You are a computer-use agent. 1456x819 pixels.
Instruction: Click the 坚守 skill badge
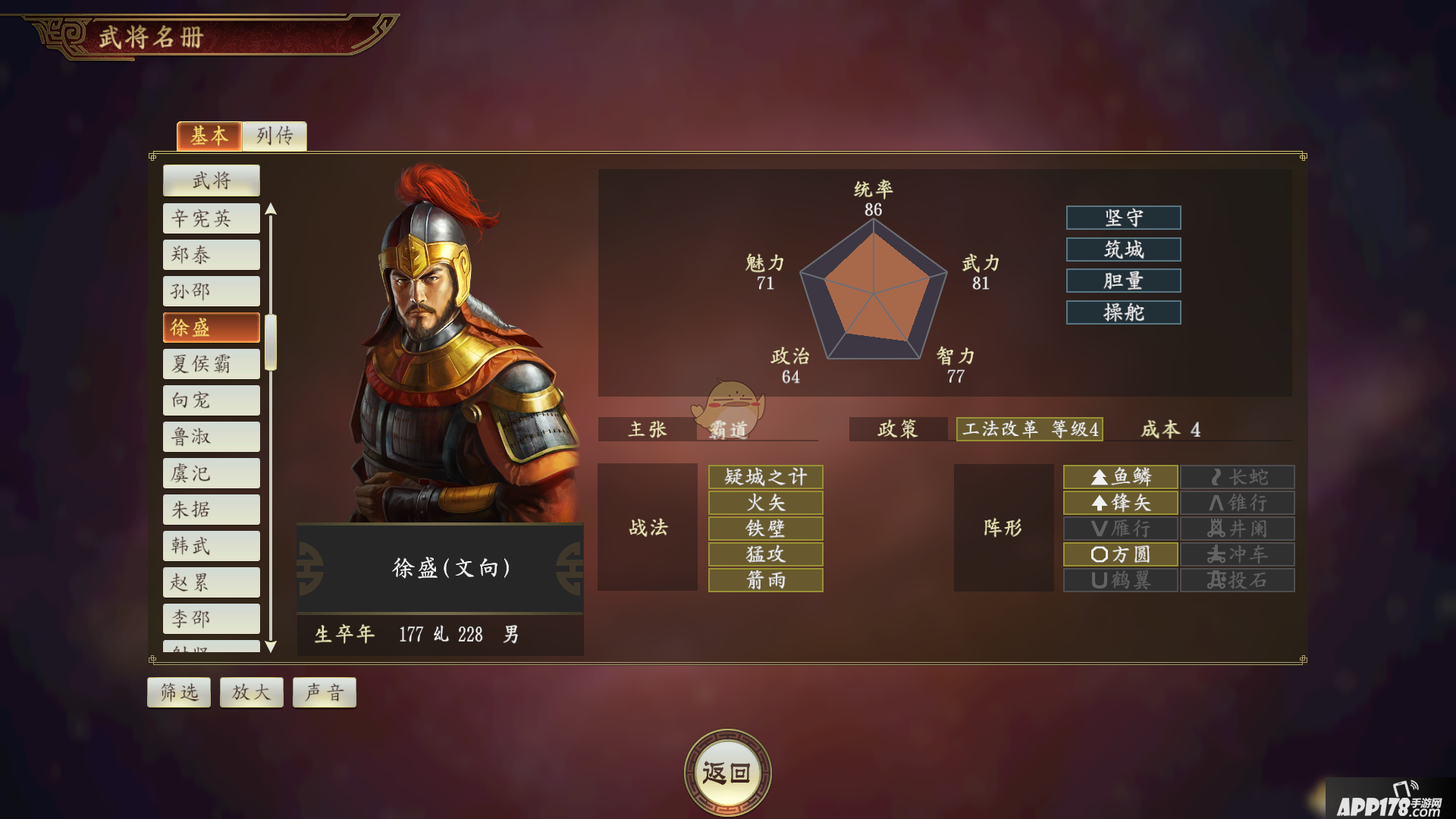(1123, 218)
